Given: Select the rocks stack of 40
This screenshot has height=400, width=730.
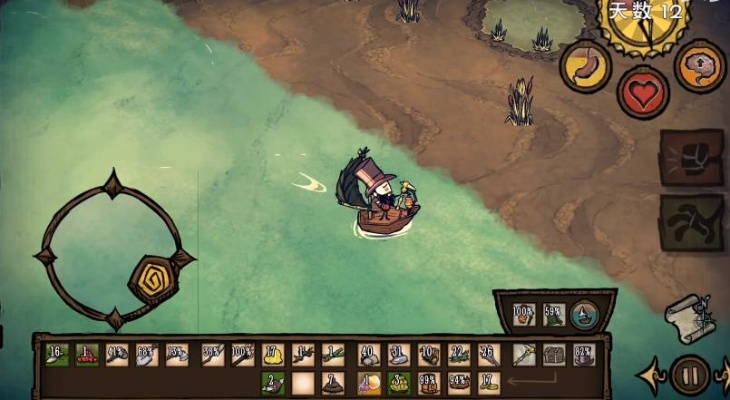Looking at the screenshot, I should 367,354.
